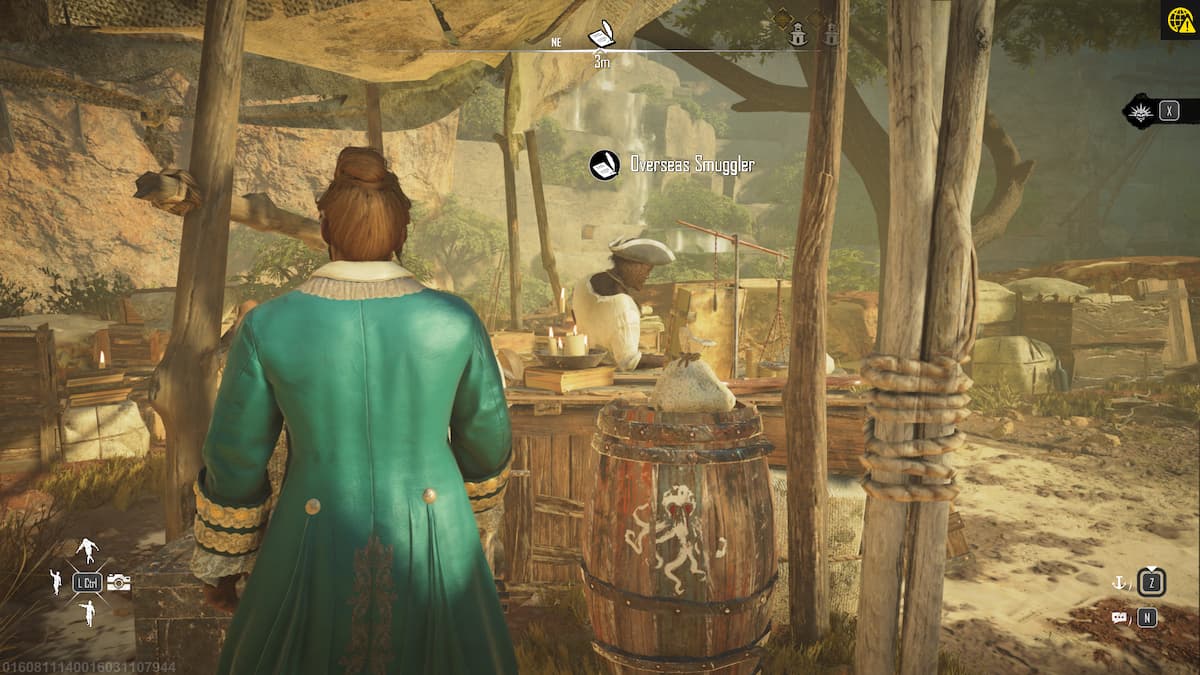Click the book-and-quill marker on the compass
Image resolution: width=1200 pixels, height=675 pixels.
point(601,37)
